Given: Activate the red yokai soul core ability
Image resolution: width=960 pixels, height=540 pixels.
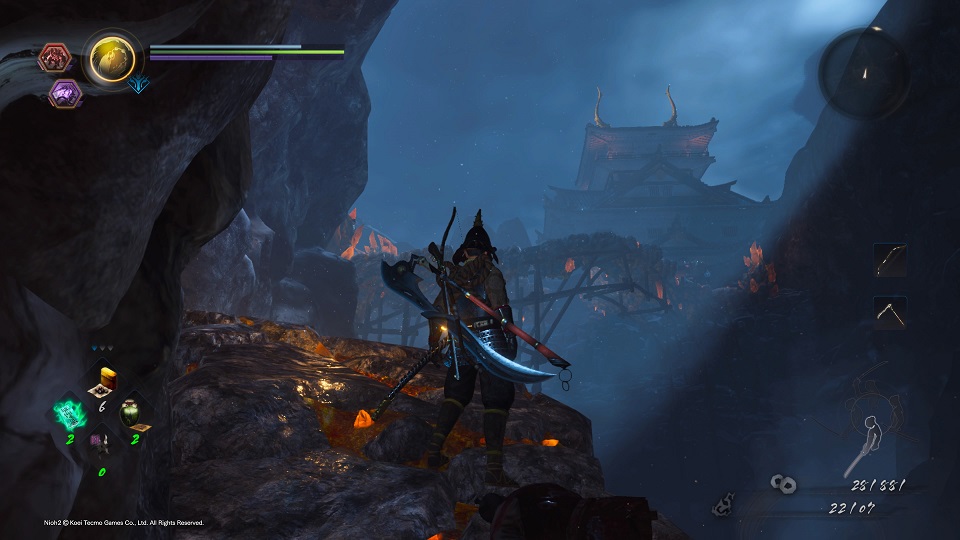Looking at the screenshot, I should [54, 58].
